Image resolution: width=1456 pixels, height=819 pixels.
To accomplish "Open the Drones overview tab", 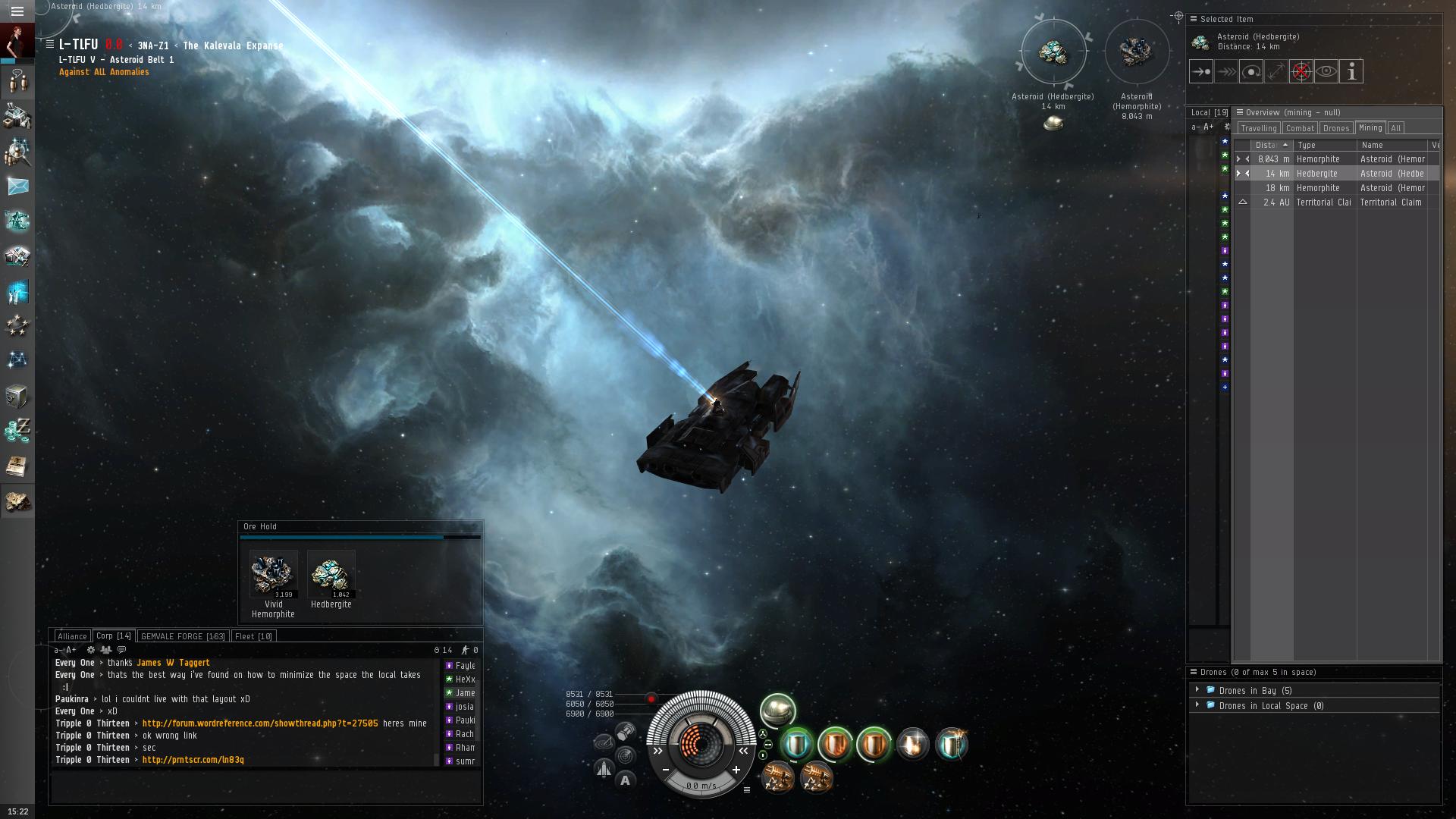I will pos(1336,128).
